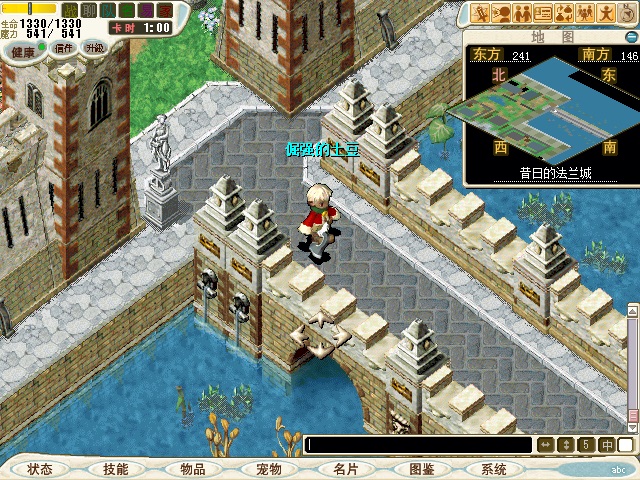The width and height of the screenshot is (640, 480).
Task: Minimize the 地图 map panel
Action: pos(631,36)
